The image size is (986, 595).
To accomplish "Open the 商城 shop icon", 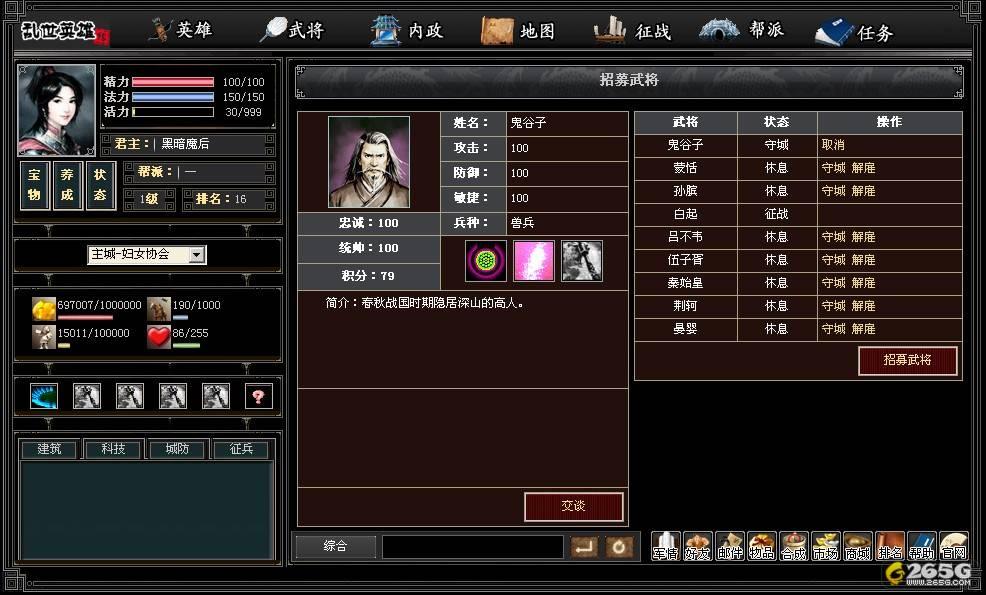I will 857,547.
